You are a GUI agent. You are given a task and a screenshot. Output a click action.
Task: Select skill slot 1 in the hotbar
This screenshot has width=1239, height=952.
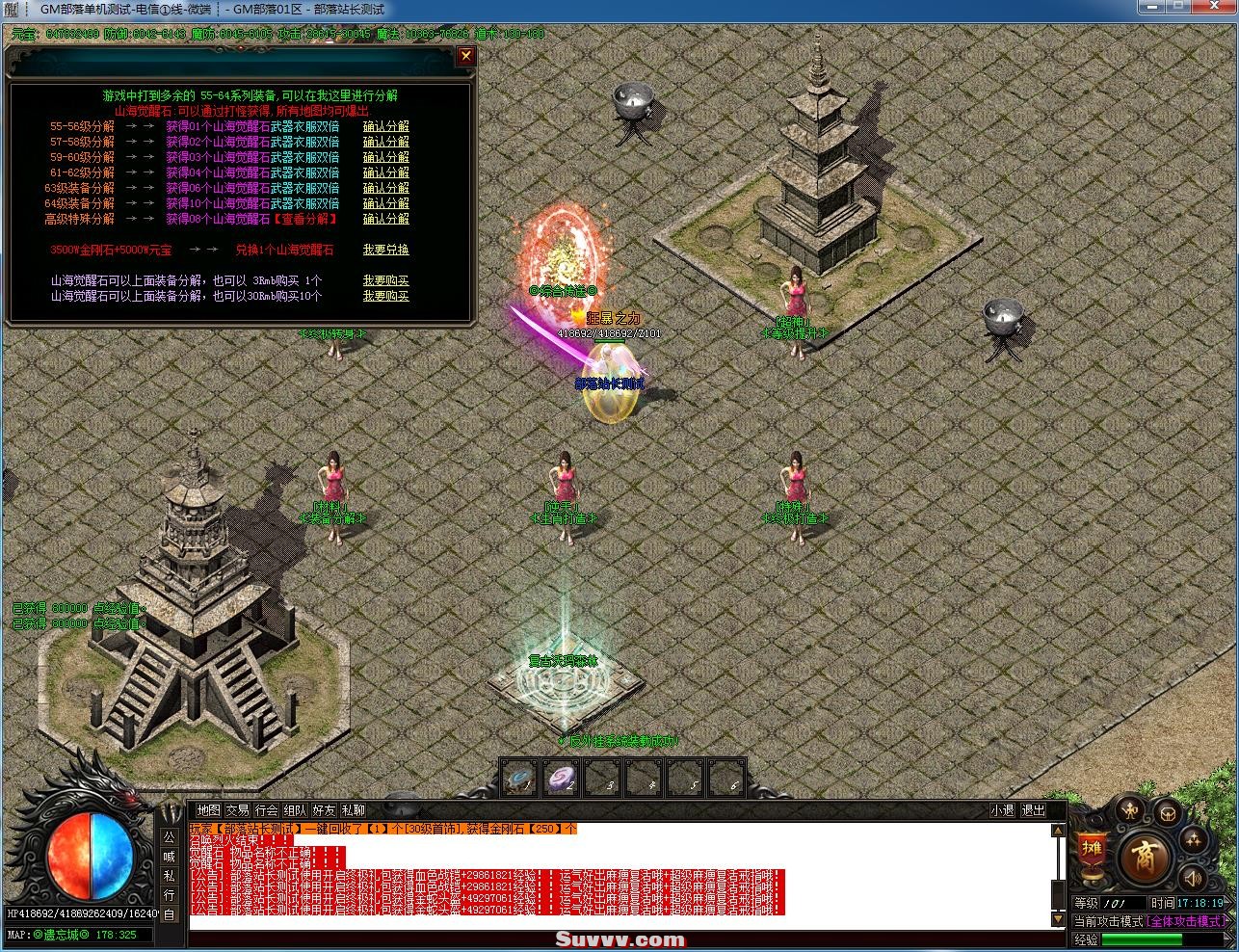pyautogui.click(x=520, y=779)
